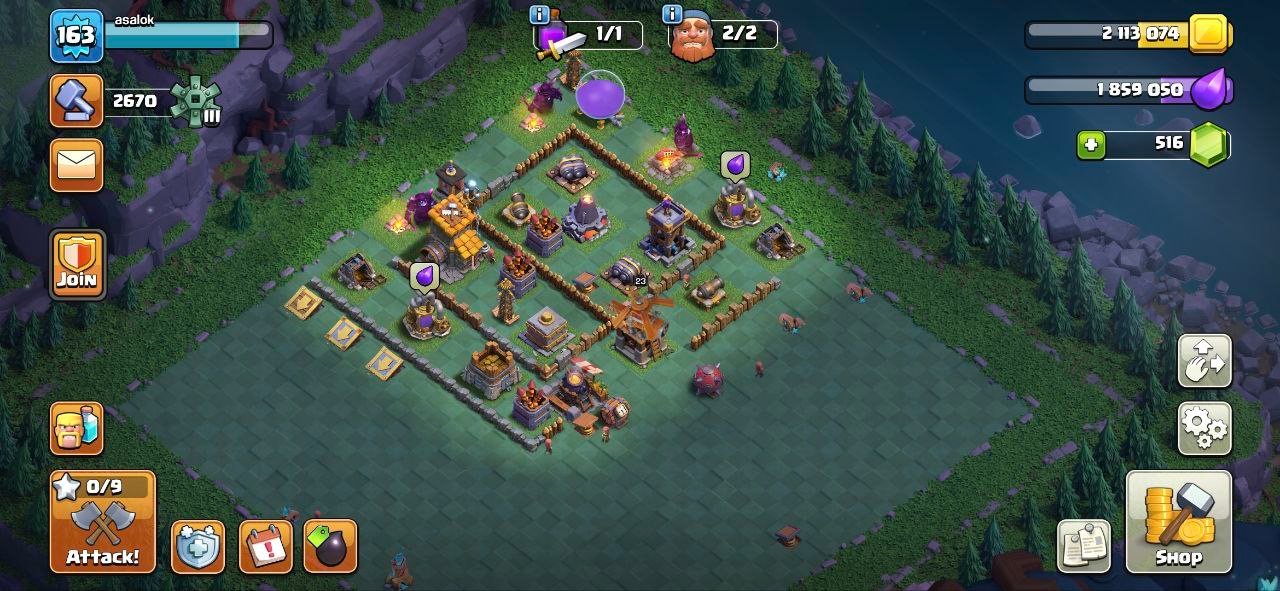Start a battle with the Attack! button
The image size is (1280, 591).
[x=103, y=522]
